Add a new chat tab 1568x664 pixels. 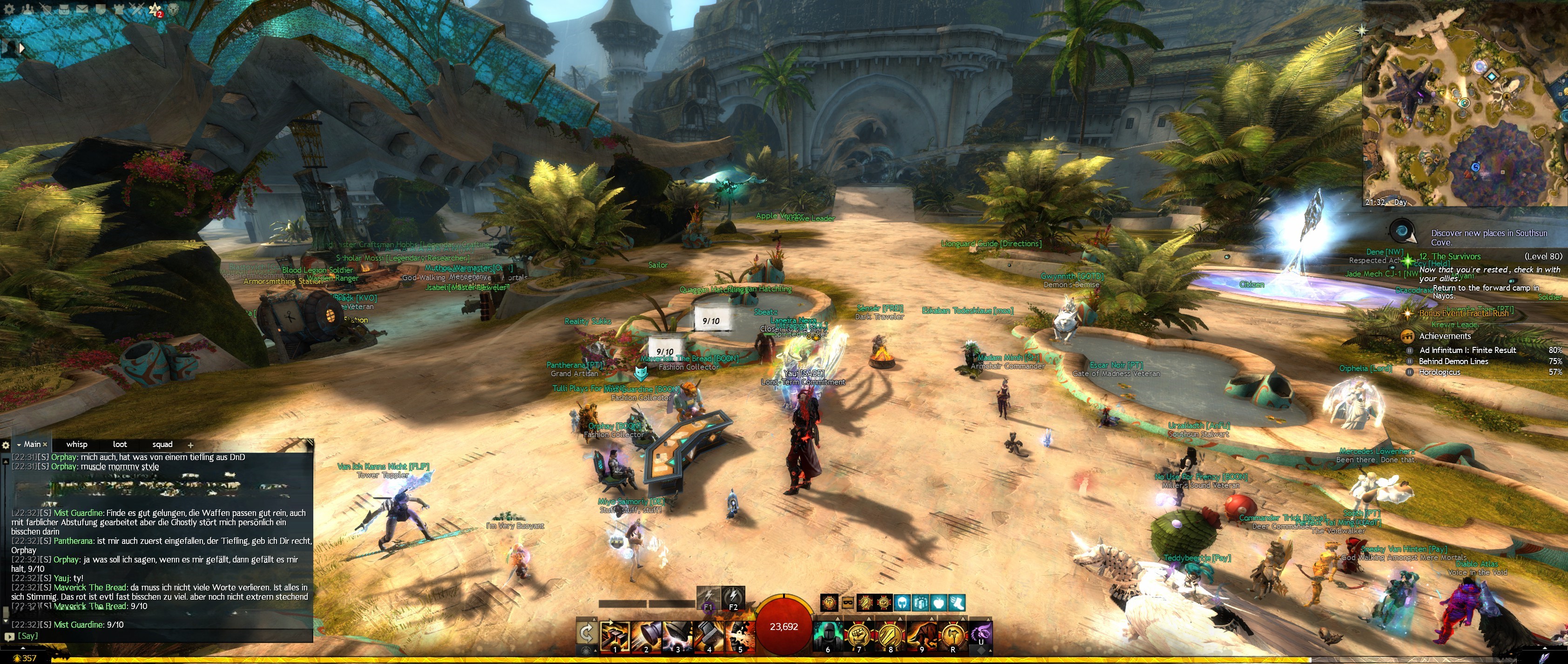[190, 445]
